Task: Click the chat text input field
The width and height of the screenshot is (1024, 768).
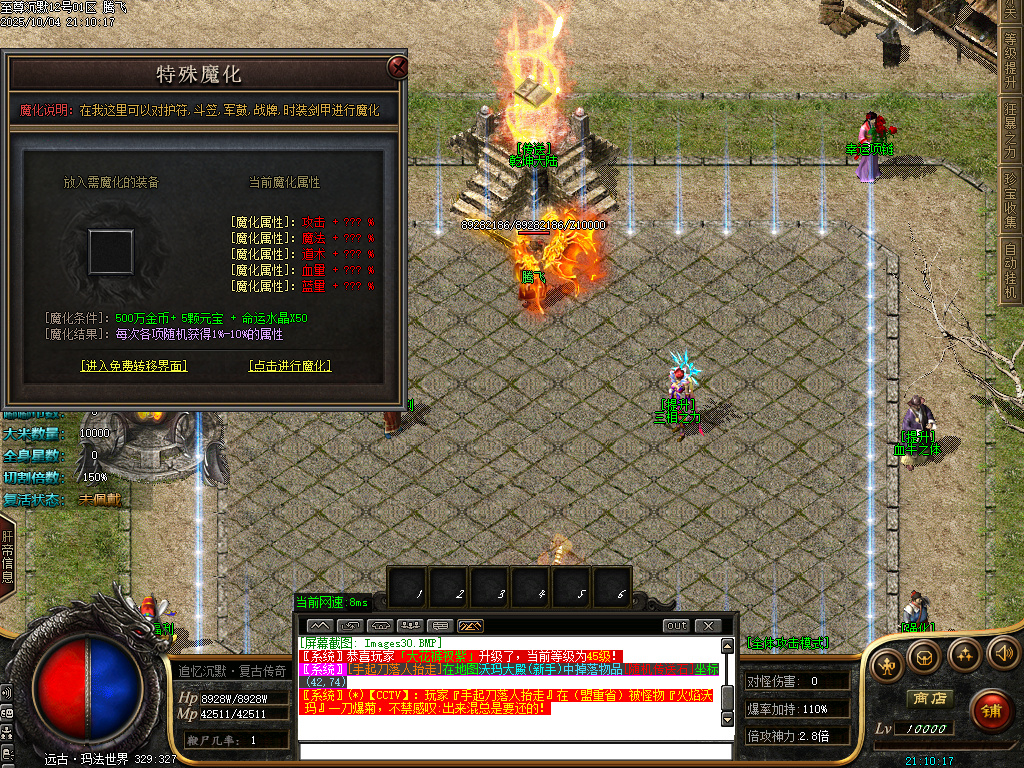Action: point(515,751)
